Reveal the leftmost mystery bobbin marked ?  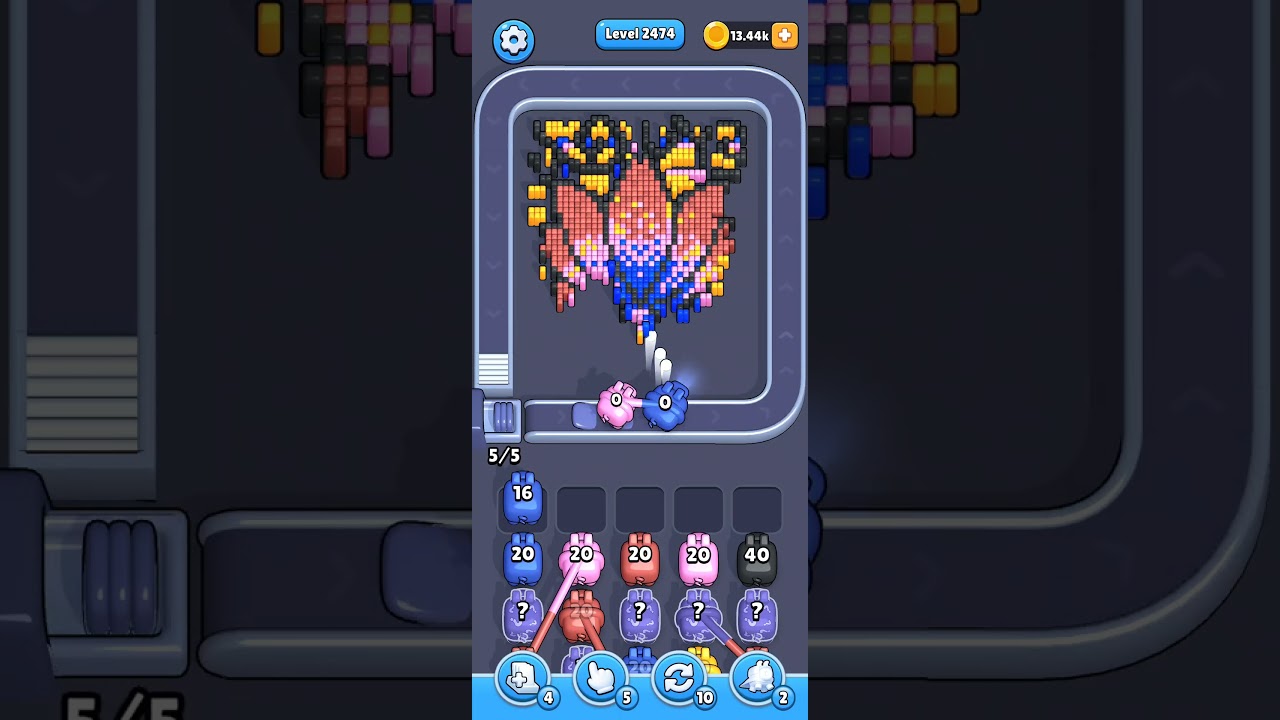(x=521, y=613)
